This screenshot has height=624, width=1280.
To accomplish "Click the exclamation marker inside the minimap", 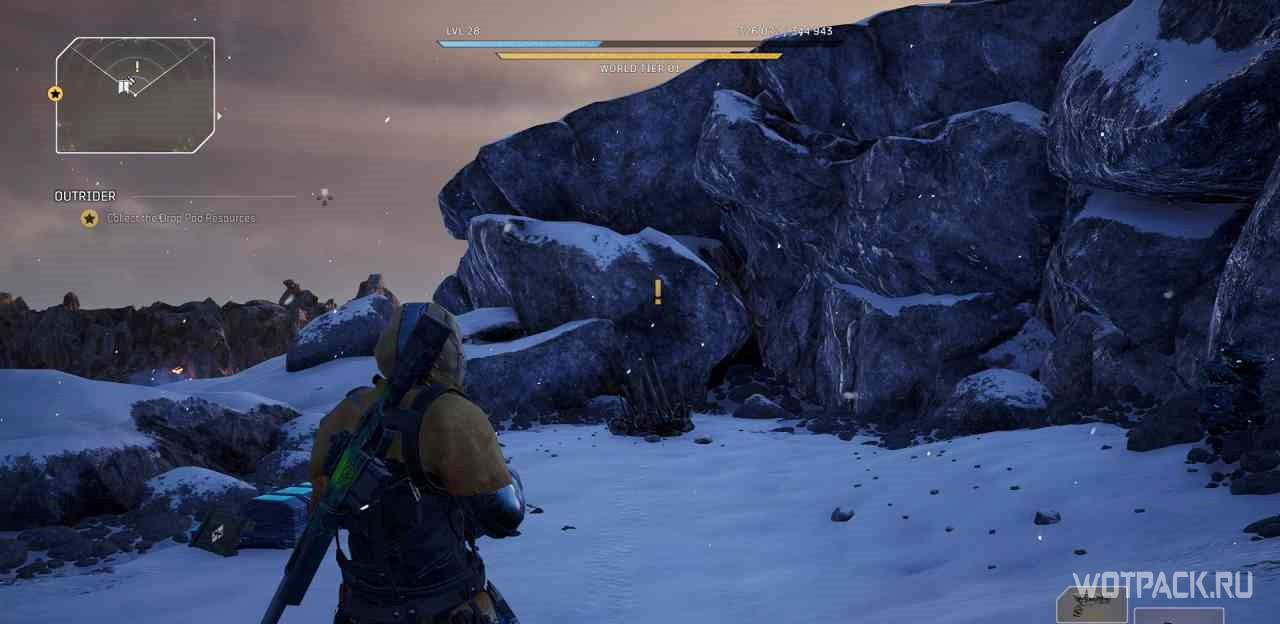I will [137, 67].
